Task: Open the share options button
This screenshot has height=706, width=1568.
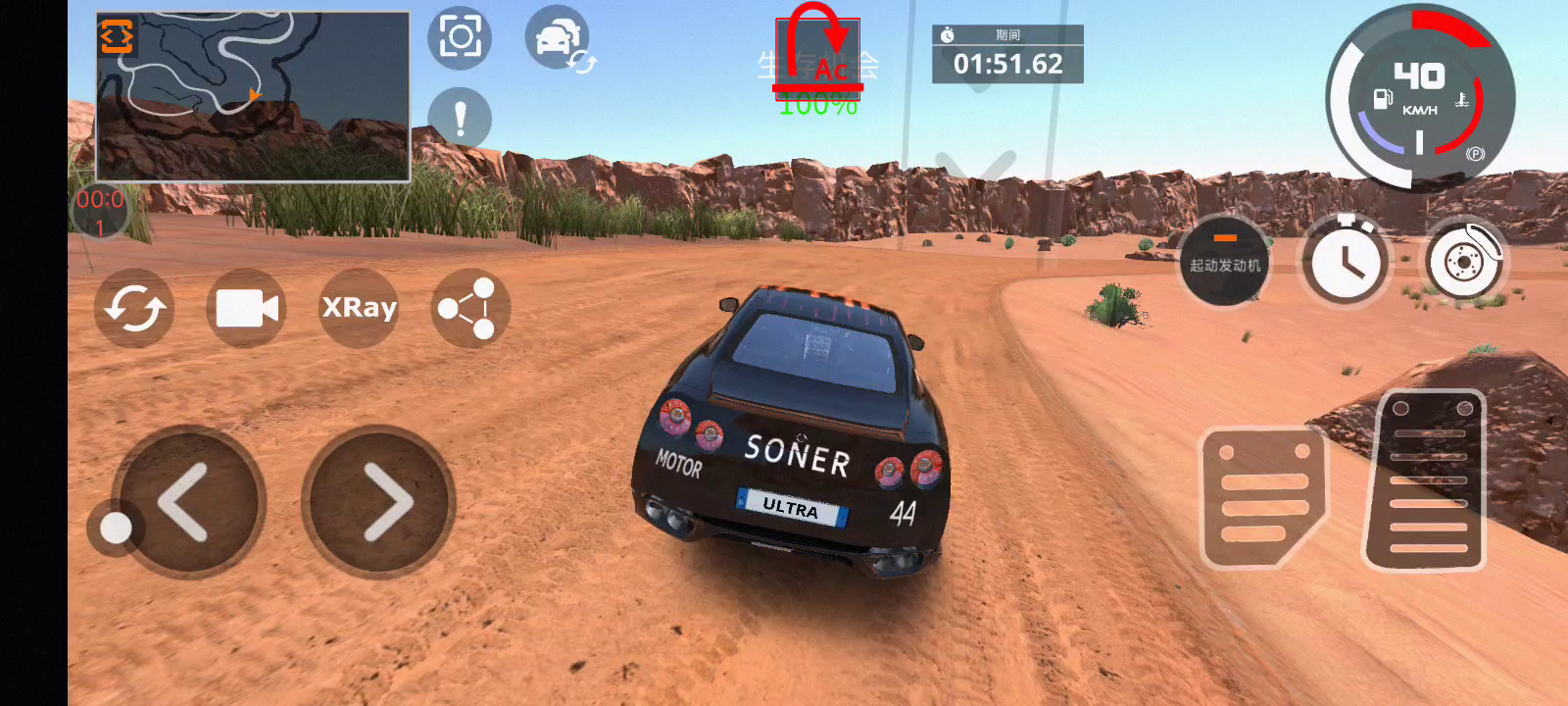Action: coord(470,308)
